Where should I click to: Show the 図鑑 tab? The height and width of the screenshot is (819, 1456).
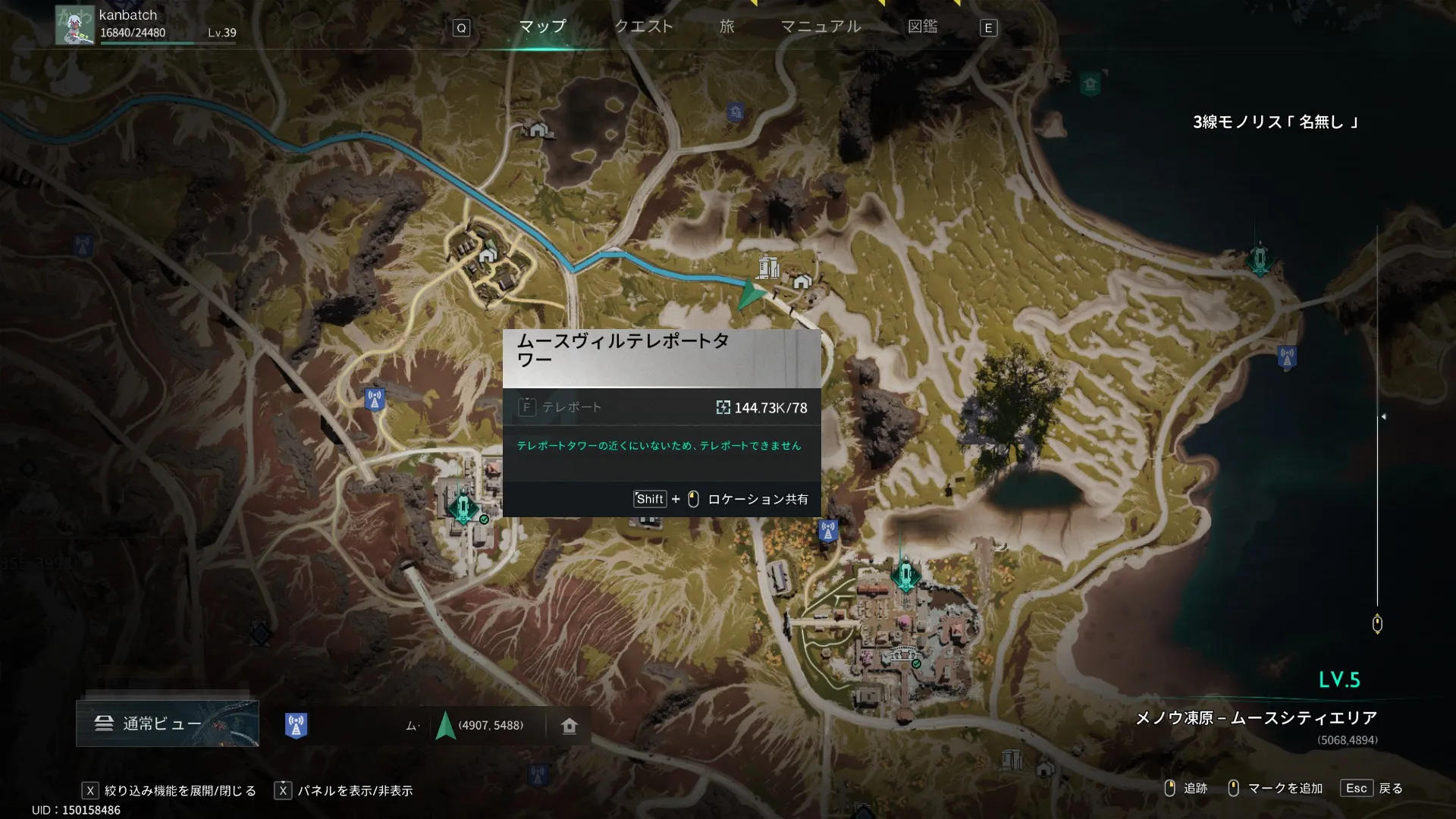click(x=922, y=27)
